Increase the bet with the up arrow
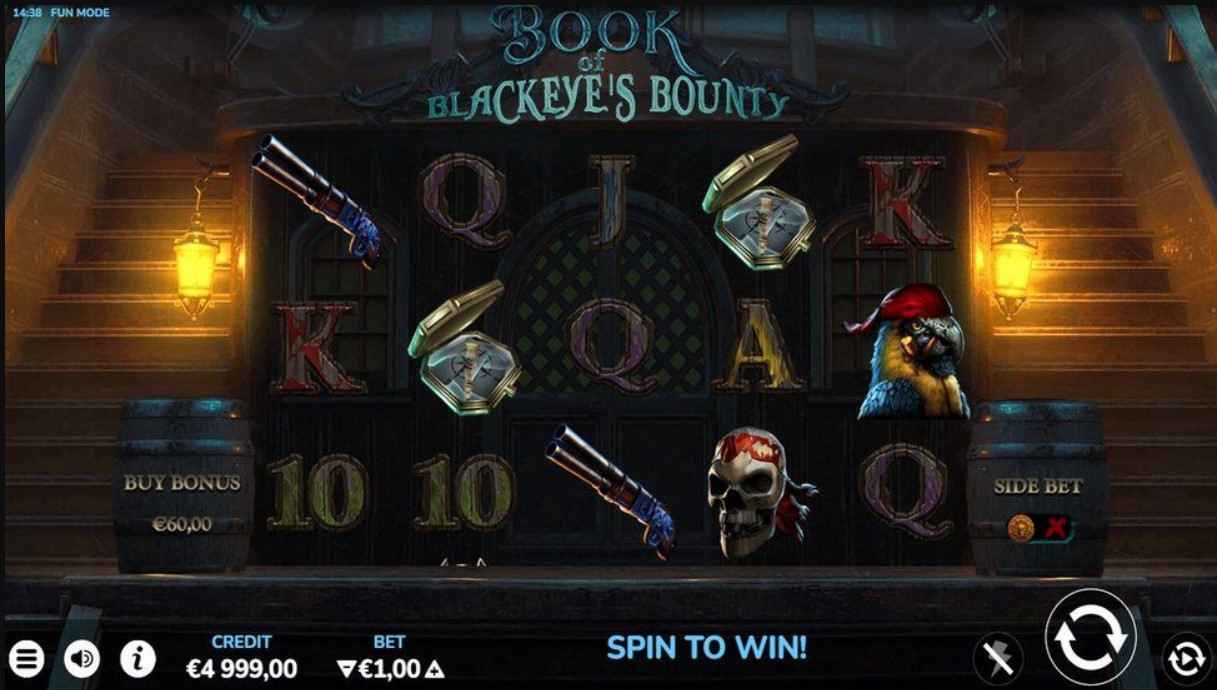Viewport: 1217px width, 690px height. (436, 669)
